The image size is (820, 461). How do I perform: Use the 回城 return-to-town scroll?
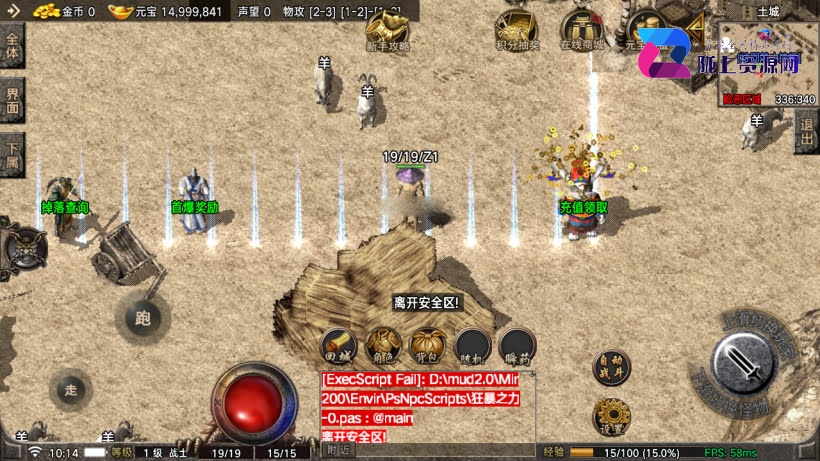click(x=337, y=346)
